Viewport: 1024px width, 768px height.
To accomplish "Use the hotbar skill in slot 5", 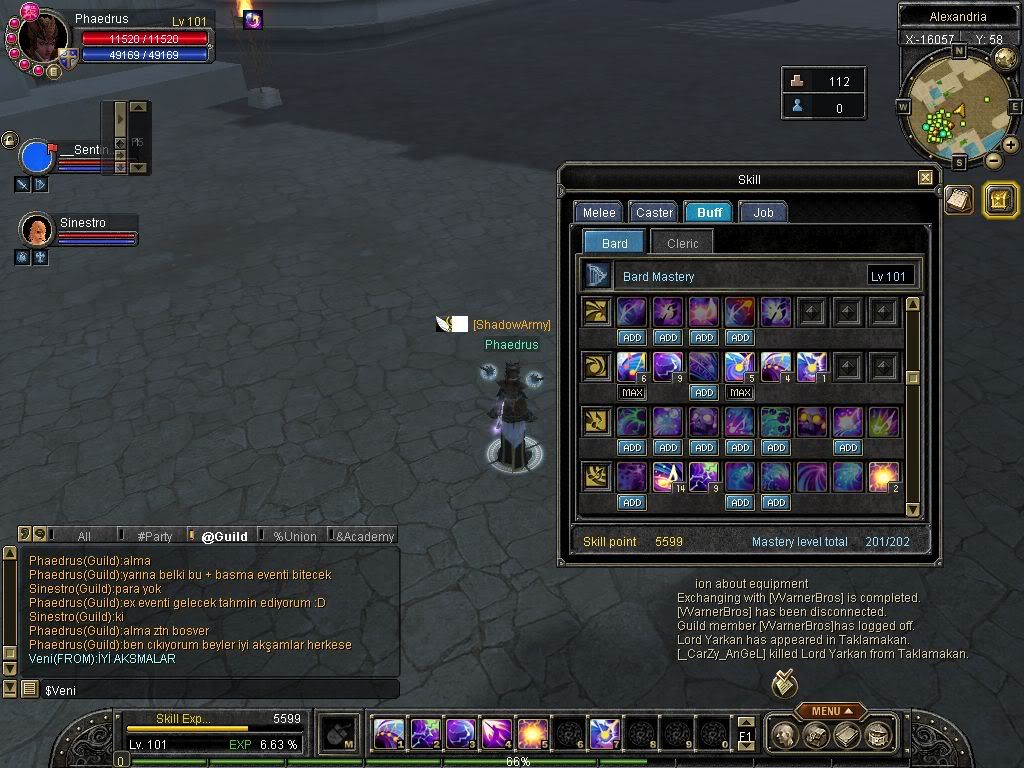I will [531, 734].
